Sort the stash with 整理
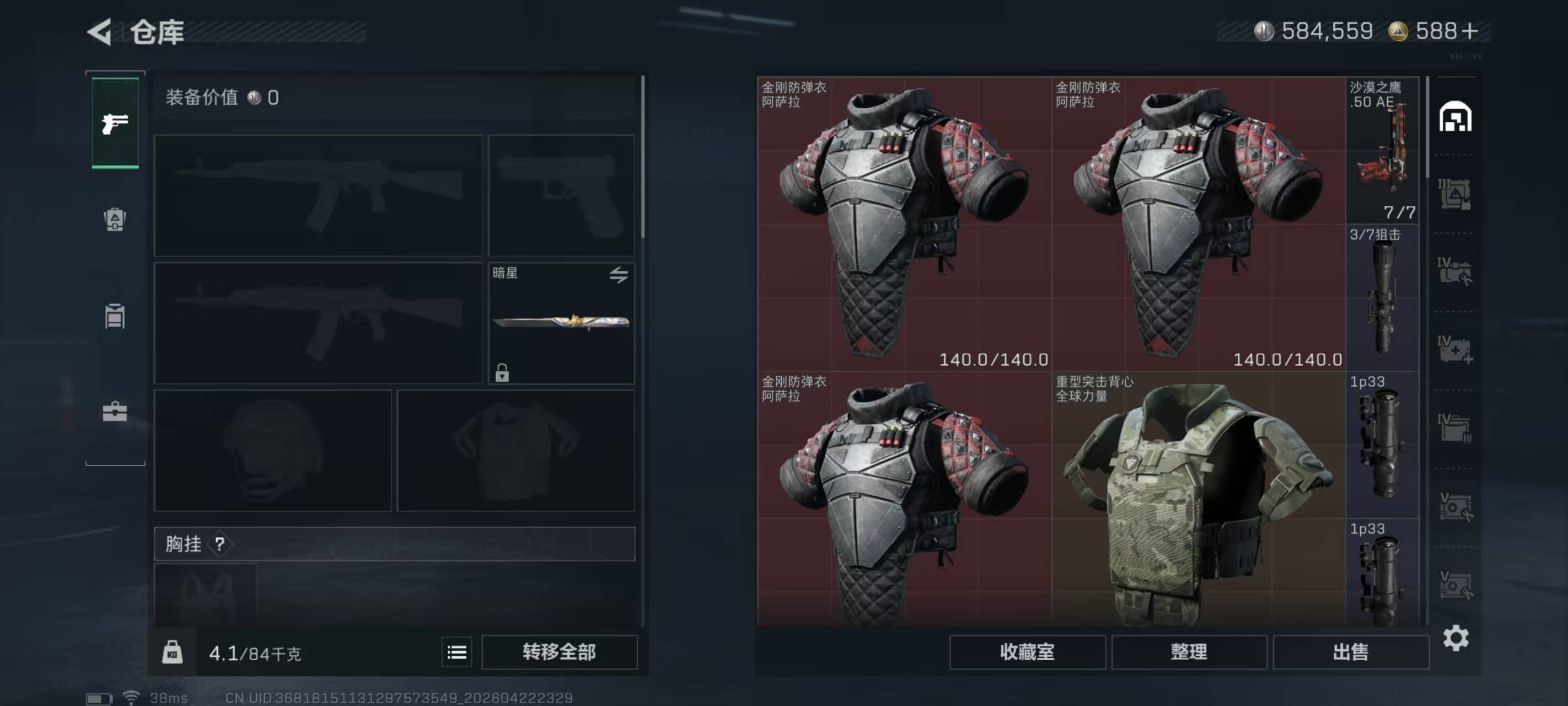Image resolution: width=1568 pixels, height=706 pixels. pyautogui.click(x=1189, y=652)
